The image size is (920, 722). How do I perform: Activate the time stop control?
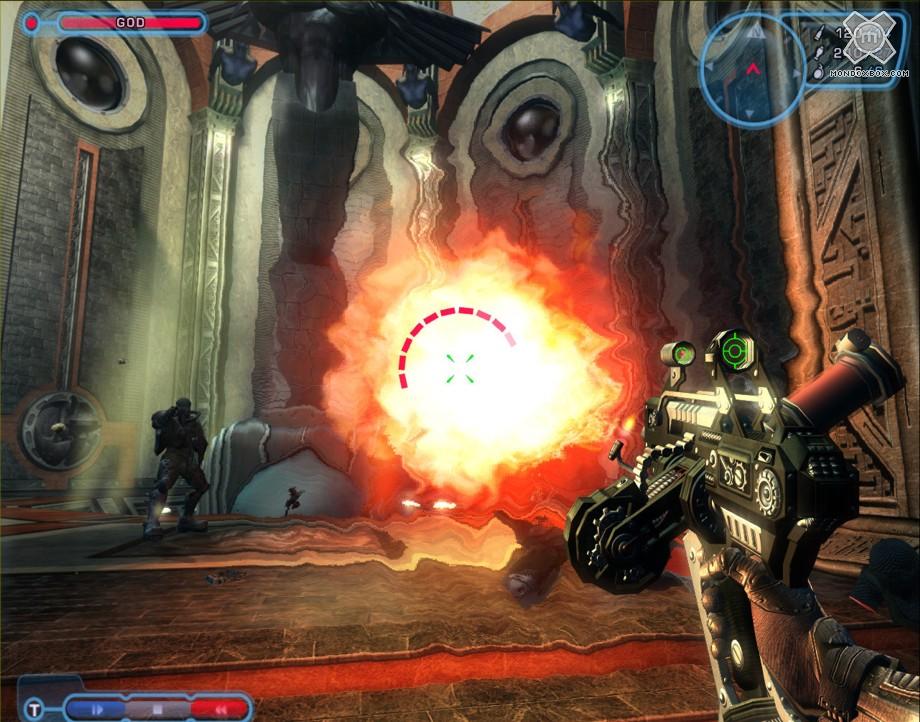(x=156, y=709)
